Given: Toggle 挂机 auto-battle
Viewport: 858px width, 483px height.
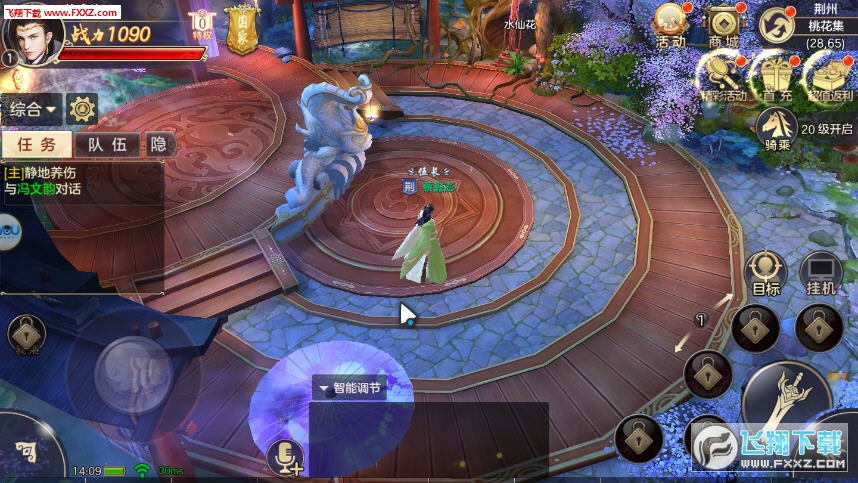Looking at the screenshot, I should coord(821,272).
